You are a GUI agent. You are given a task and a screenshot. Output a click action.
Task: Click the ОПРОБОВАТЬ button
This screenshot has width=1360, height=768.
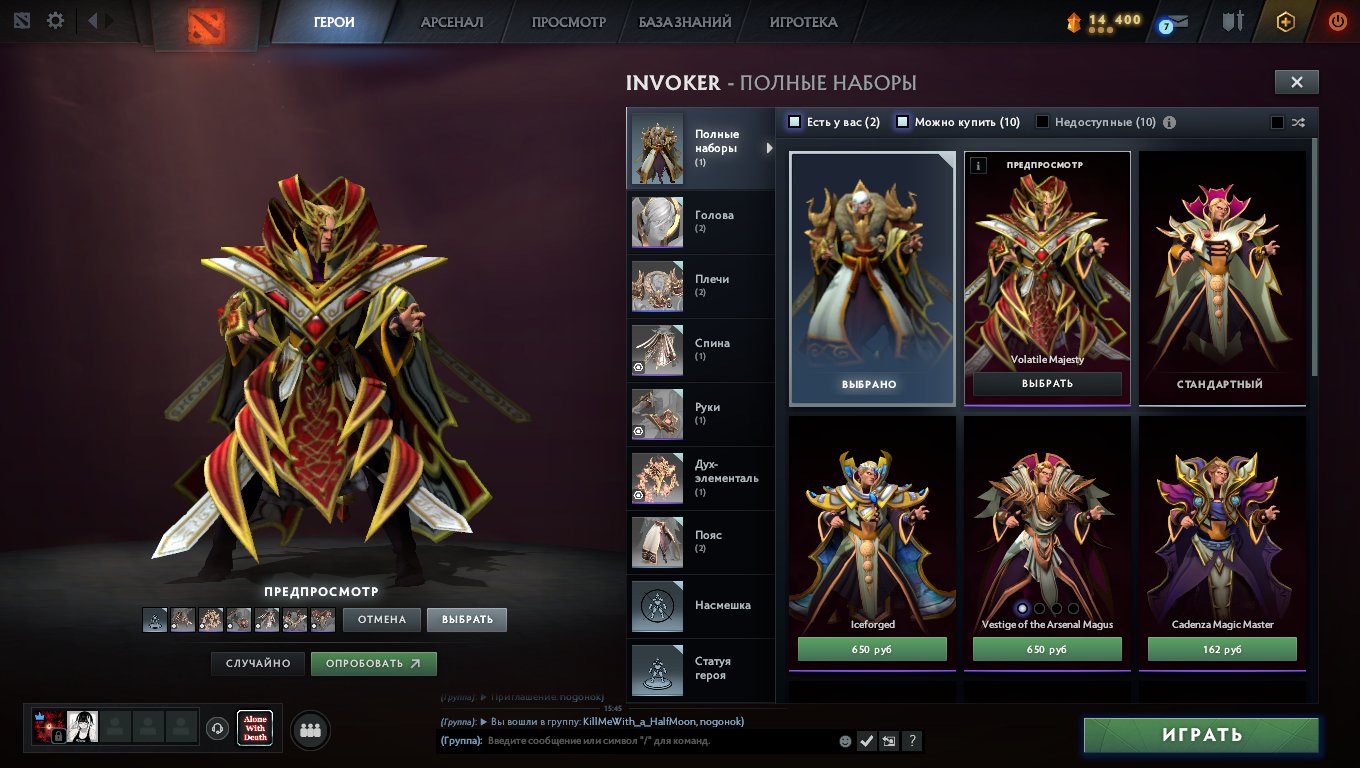pos(373,663)
